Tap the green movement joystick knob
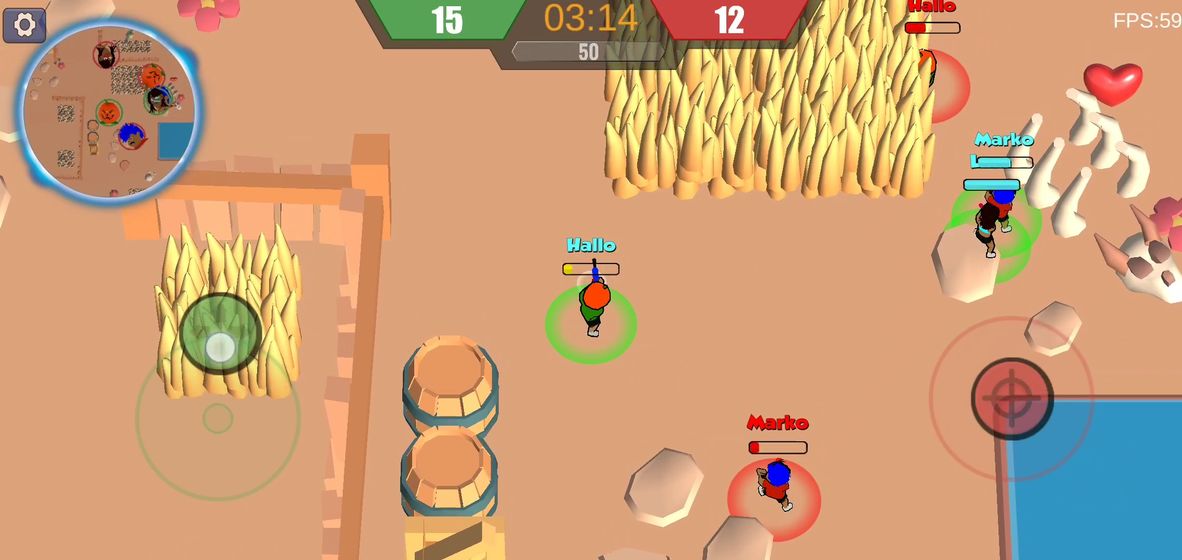1182x560 pixels. pyautogui.click(x=220, y=334)
